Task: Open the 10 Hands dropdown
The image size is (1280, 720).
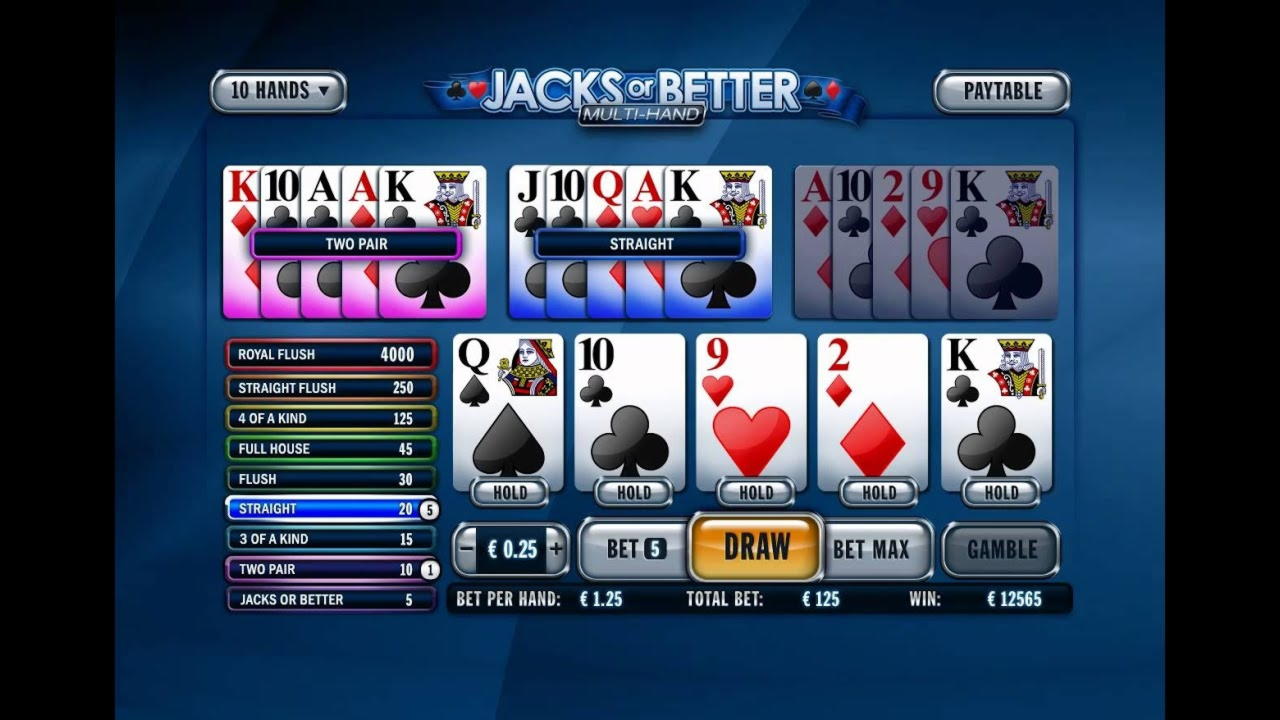Action: (x=278, y=91)
